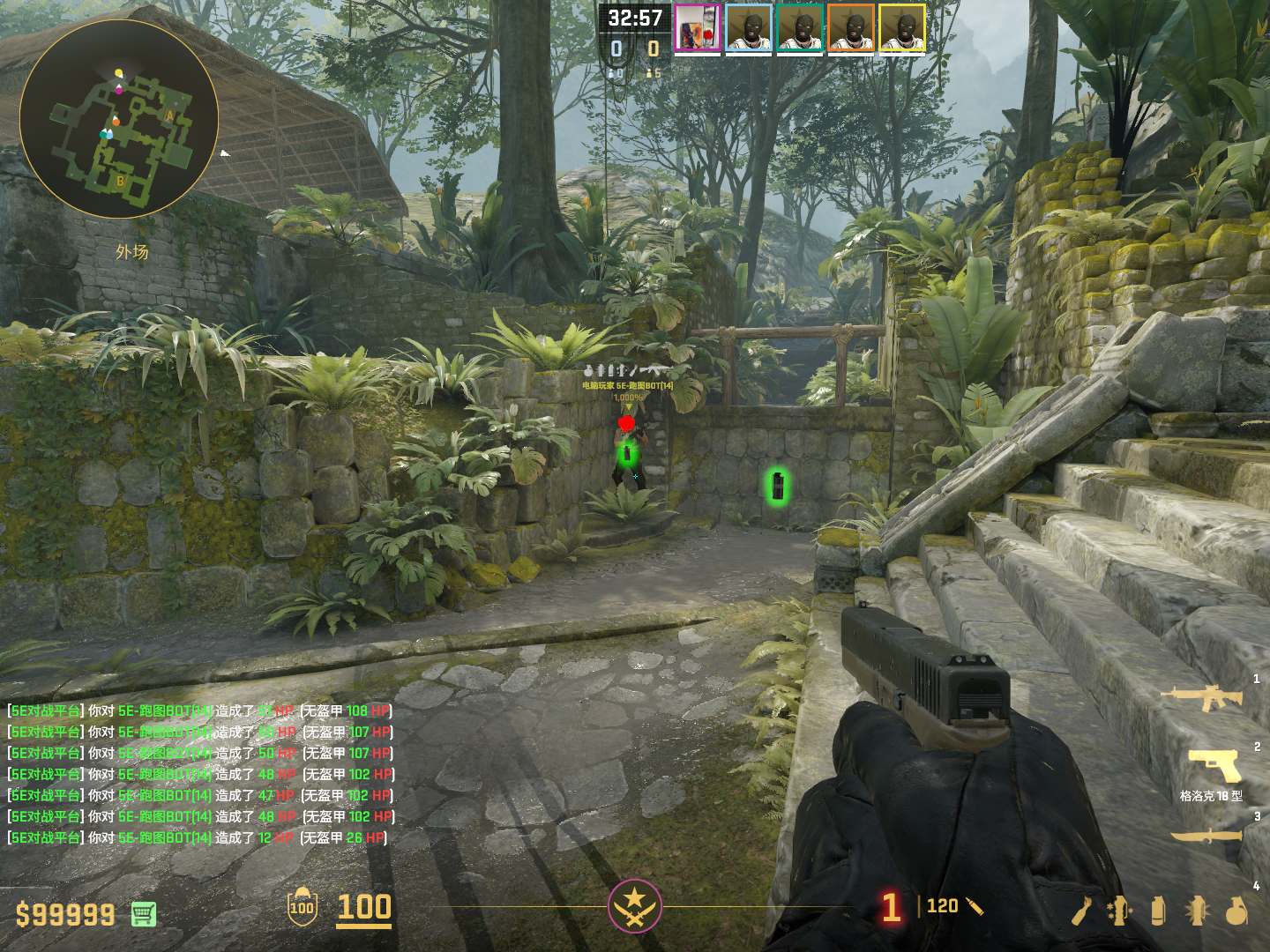This screenshot has height=952, width=1270.
Task: Click the yellow-framed player avatar
Action: click(902, 29)
